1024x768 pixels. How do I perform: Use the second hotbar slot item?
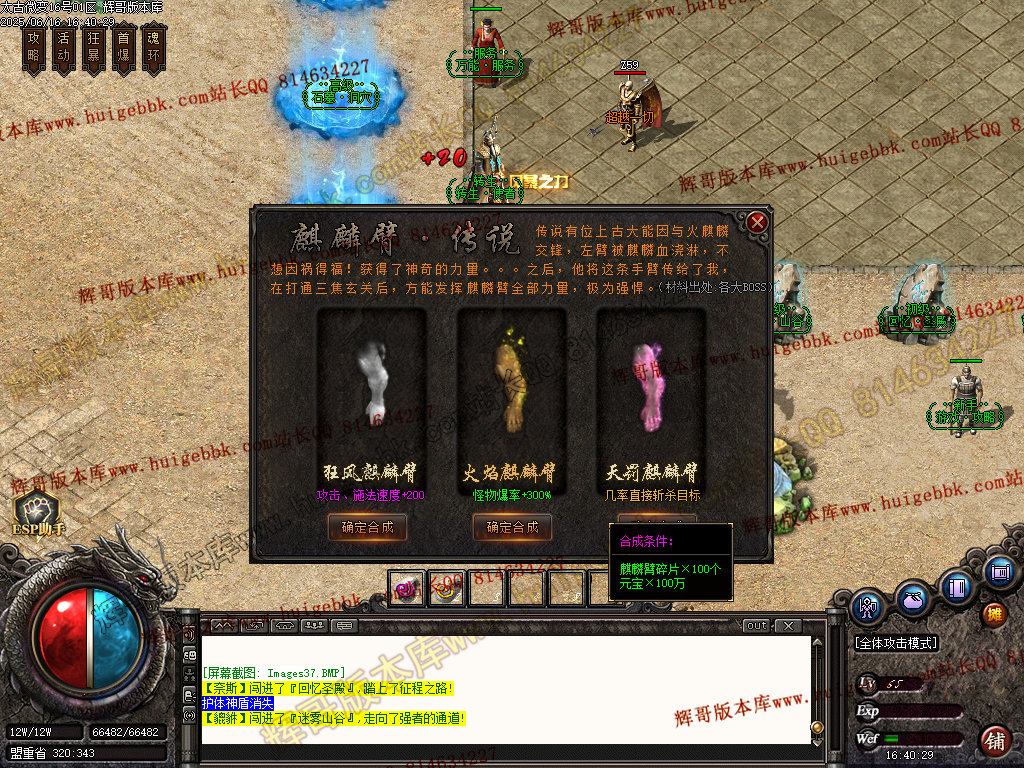[447, 589]
